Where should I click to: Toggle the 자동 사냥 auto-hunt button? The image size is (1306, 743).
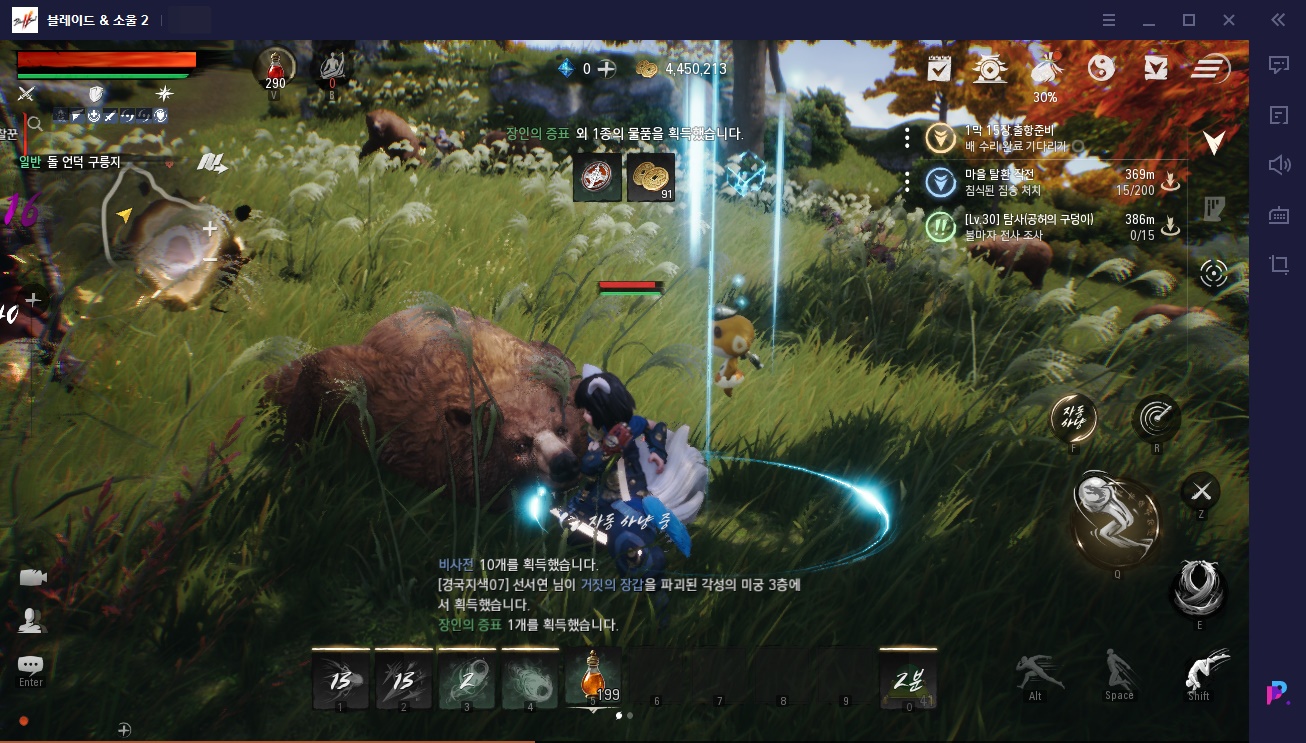coord(1074,418)
